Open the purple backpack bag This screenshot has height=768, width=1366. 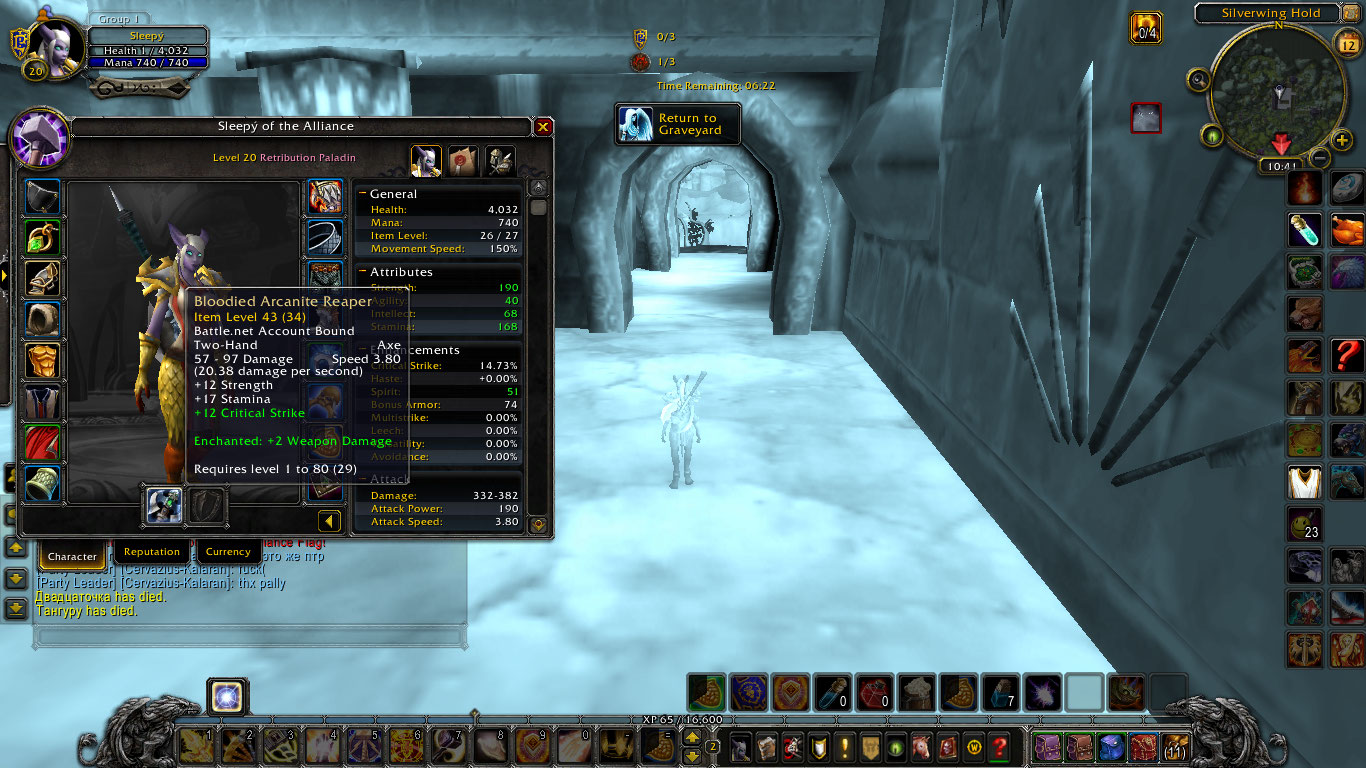1047,747
